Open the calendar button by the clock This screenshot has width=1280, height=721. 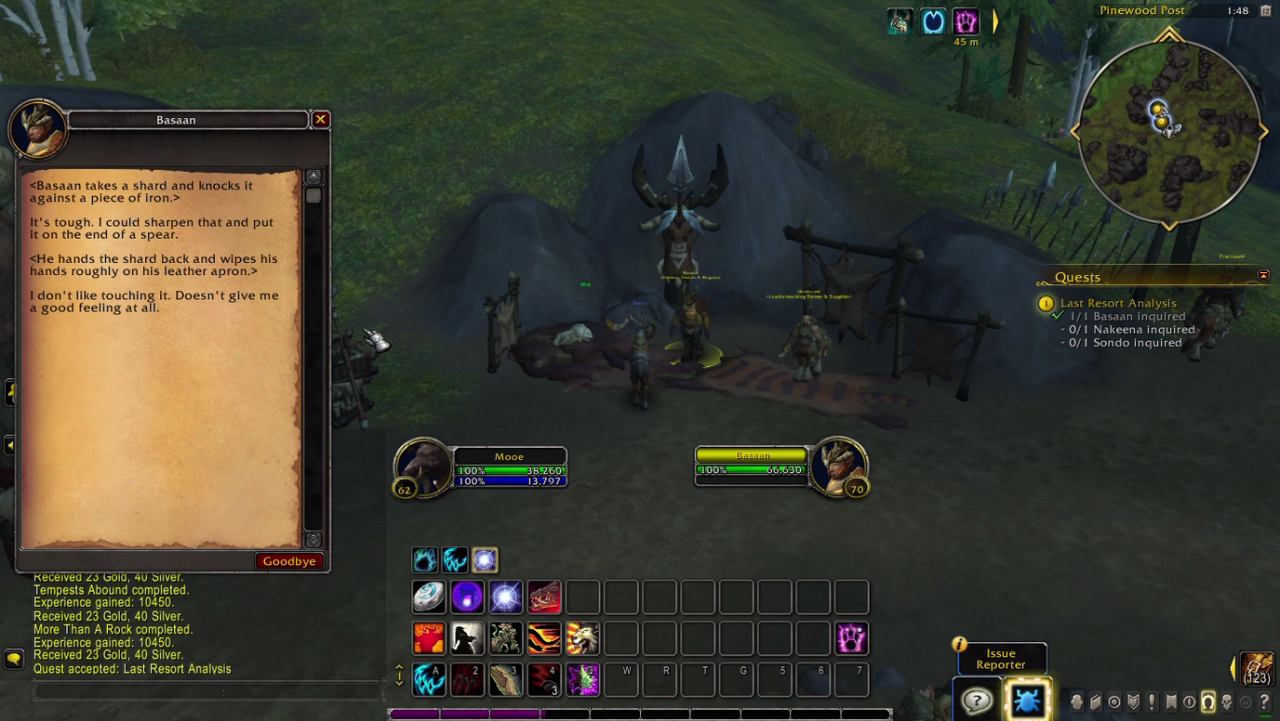1266,11
